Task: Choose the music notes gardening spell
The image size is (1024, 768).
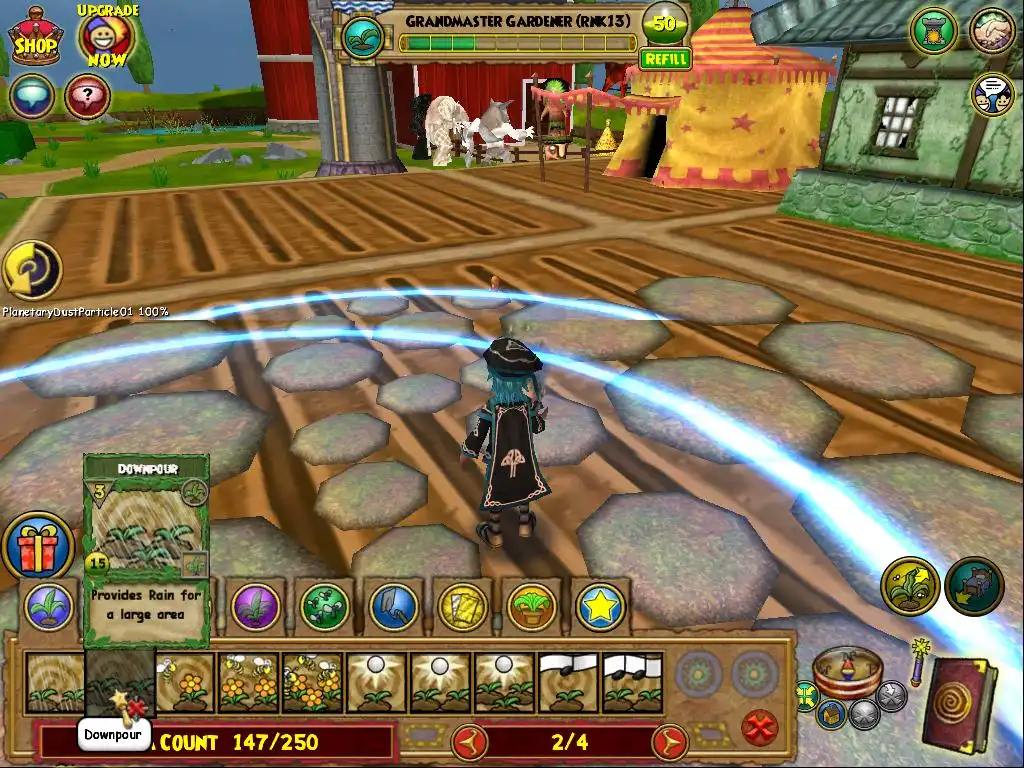Action: (568, 683)
